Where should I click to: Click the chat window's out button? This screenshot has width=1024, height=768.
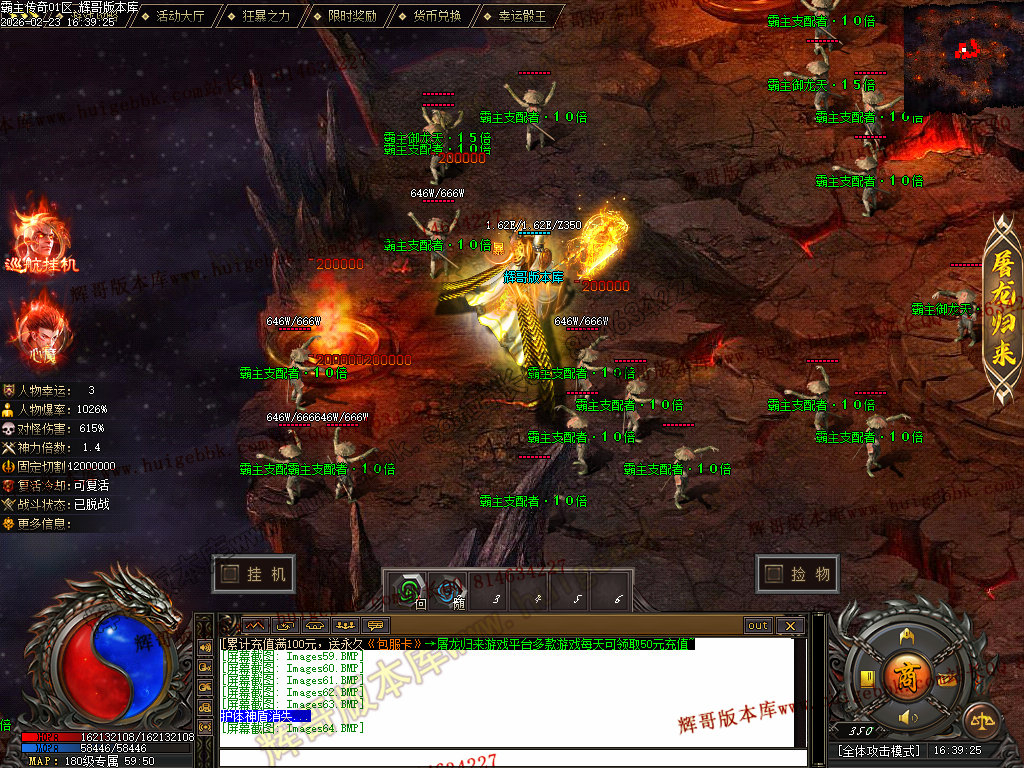[758, 626]
